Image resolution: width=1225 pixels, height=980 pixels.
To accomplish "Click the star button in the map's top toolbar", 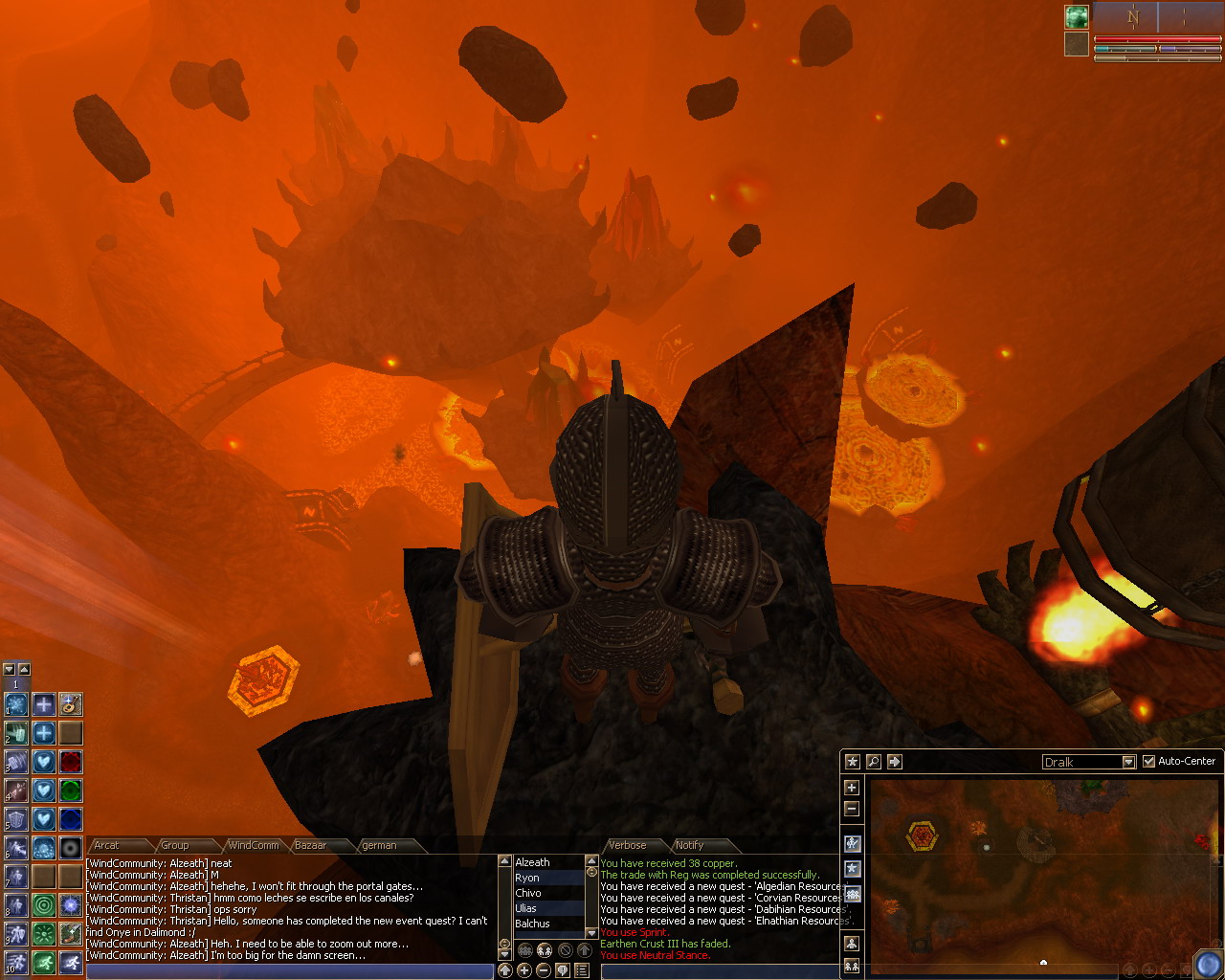I will 852,762.
